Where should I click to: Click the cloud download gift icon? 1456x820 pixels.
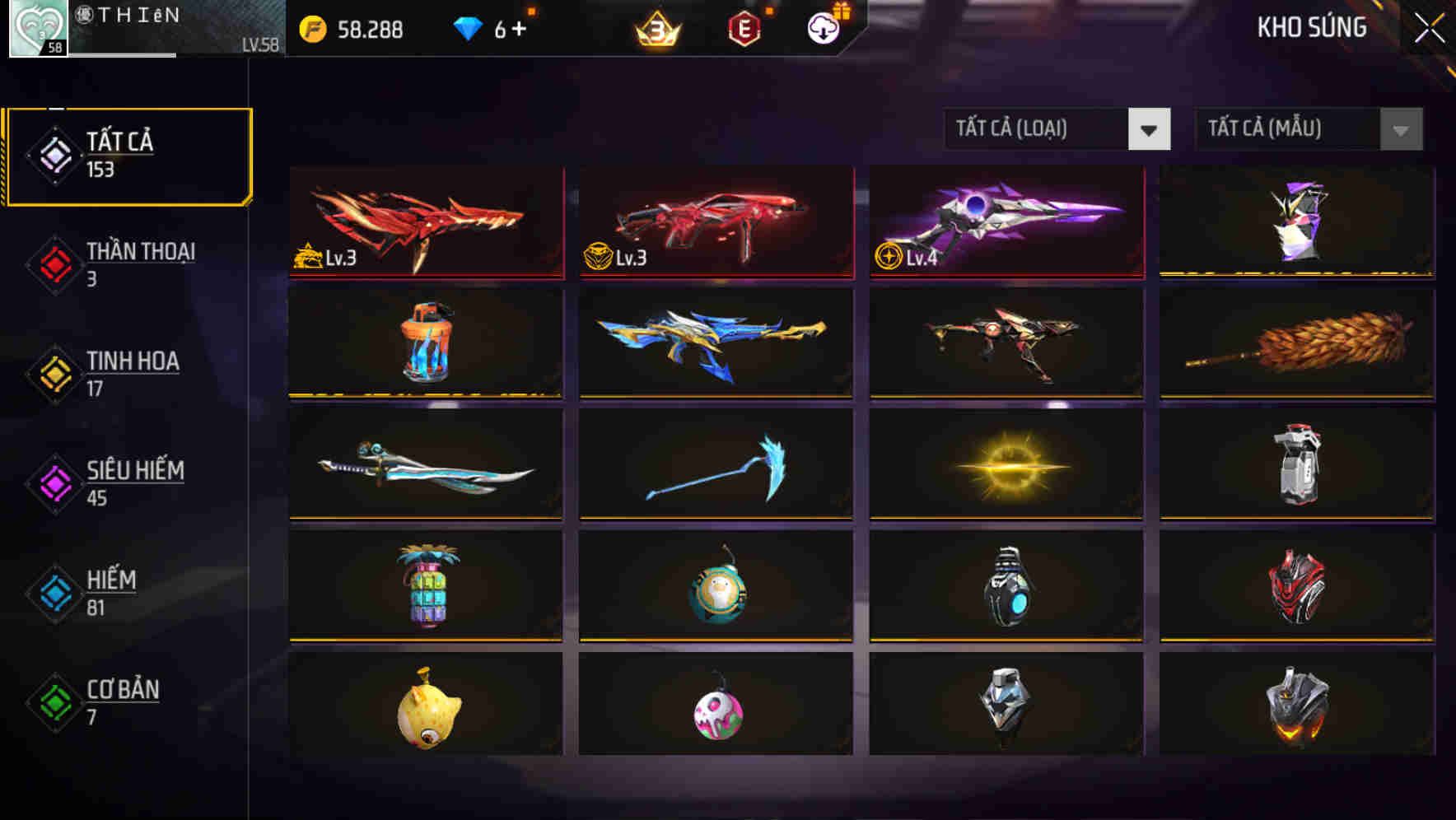pos(823,28)
